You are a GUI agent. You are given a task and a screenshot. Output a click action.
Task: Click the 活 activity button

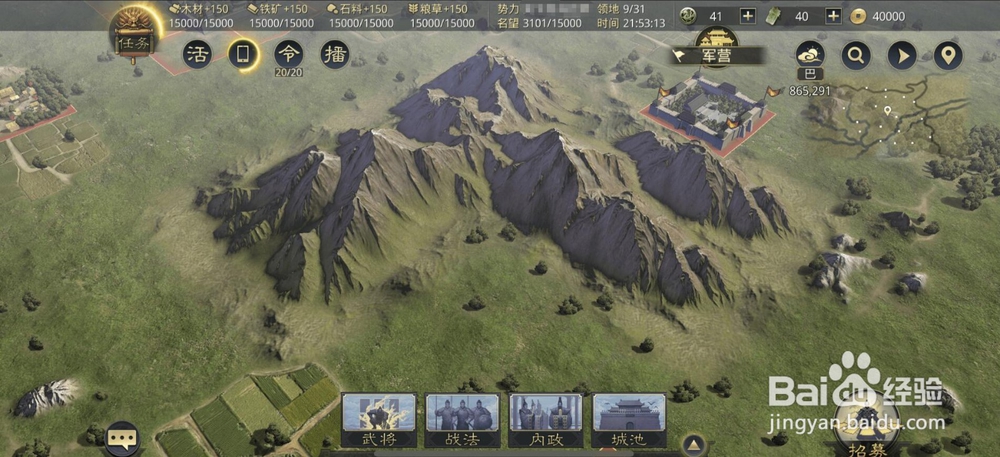pos(196,54)
